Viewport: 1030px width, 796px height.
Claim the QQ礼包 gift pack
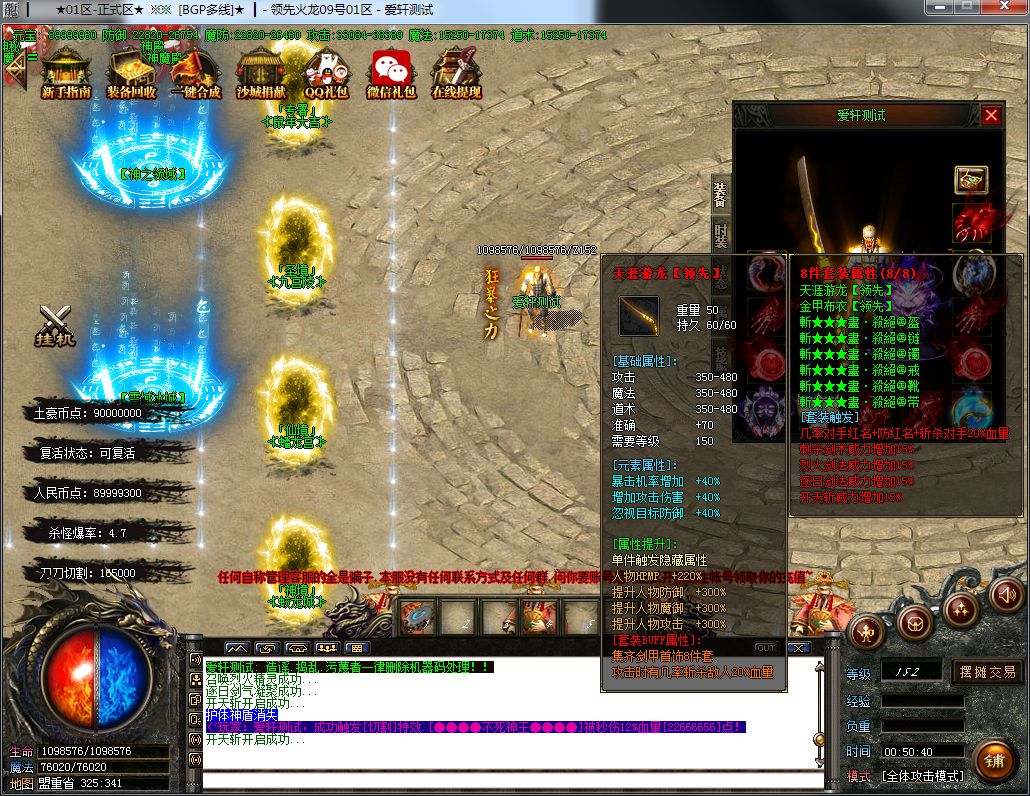click(326, 73)
